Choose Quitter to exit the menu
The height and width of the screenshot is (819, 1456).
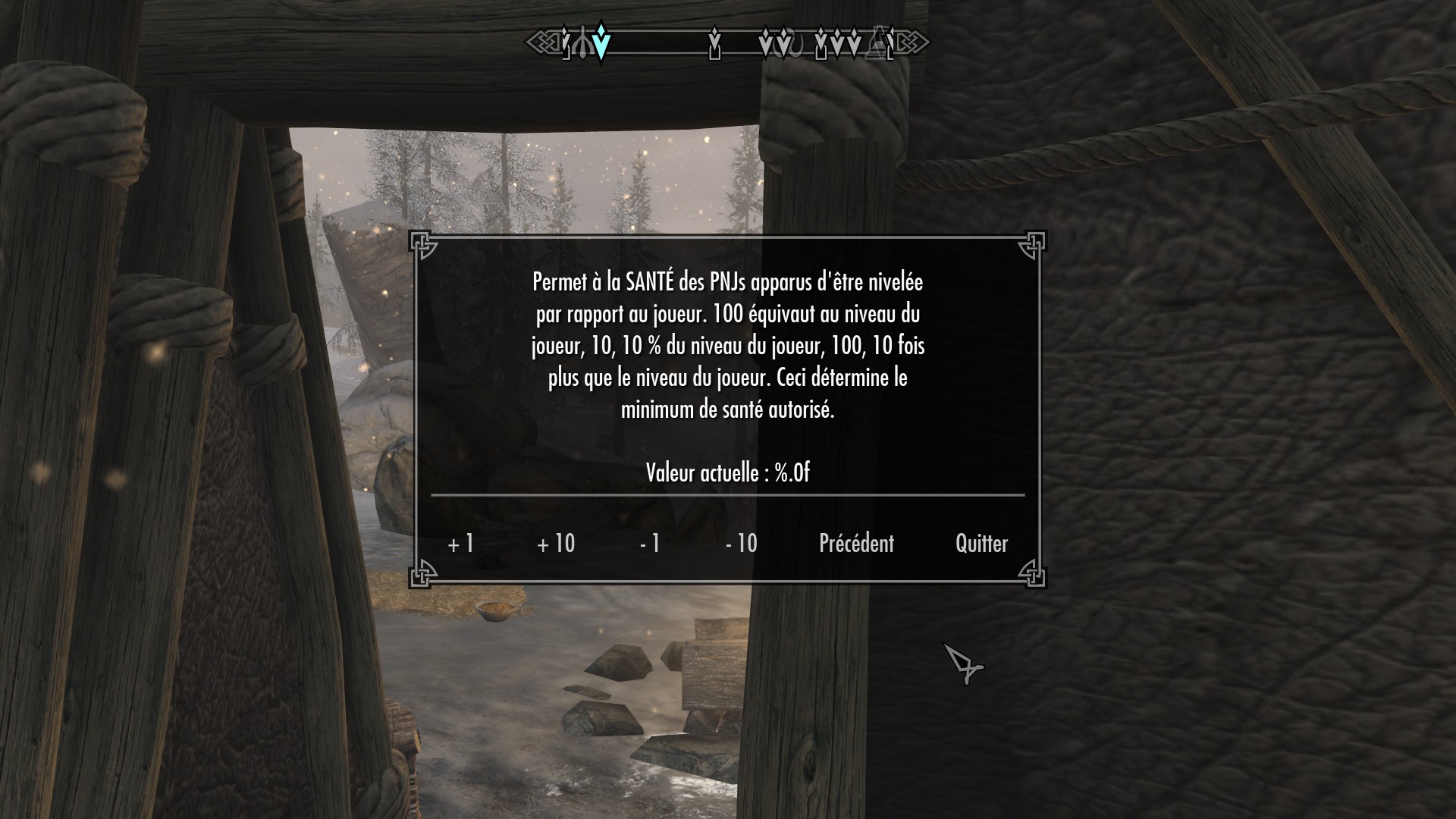coord(981,544)
